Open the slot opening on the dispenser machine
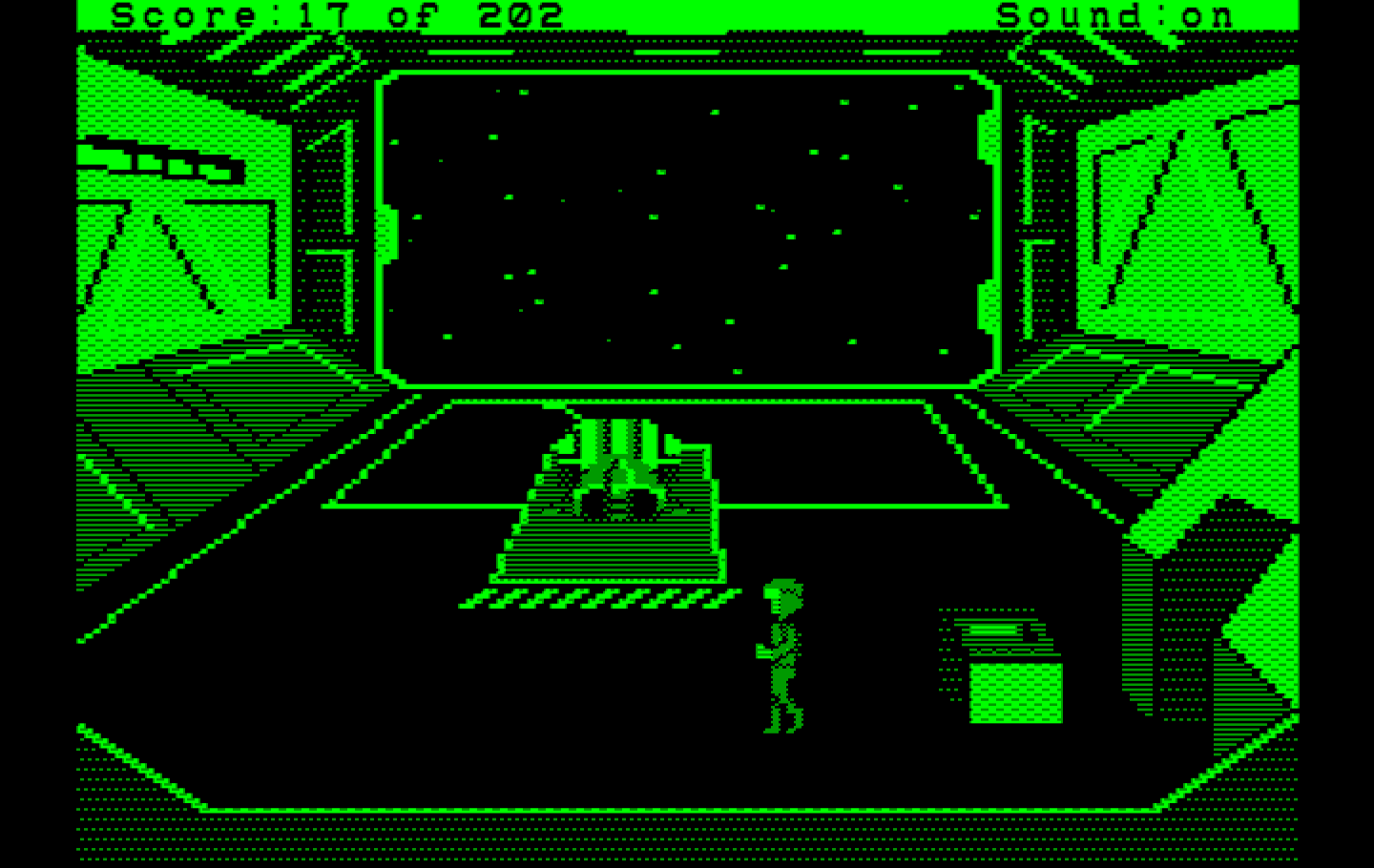Image resolution: width=1374 pixels, height=868 pixels. [x=992, y=630]
